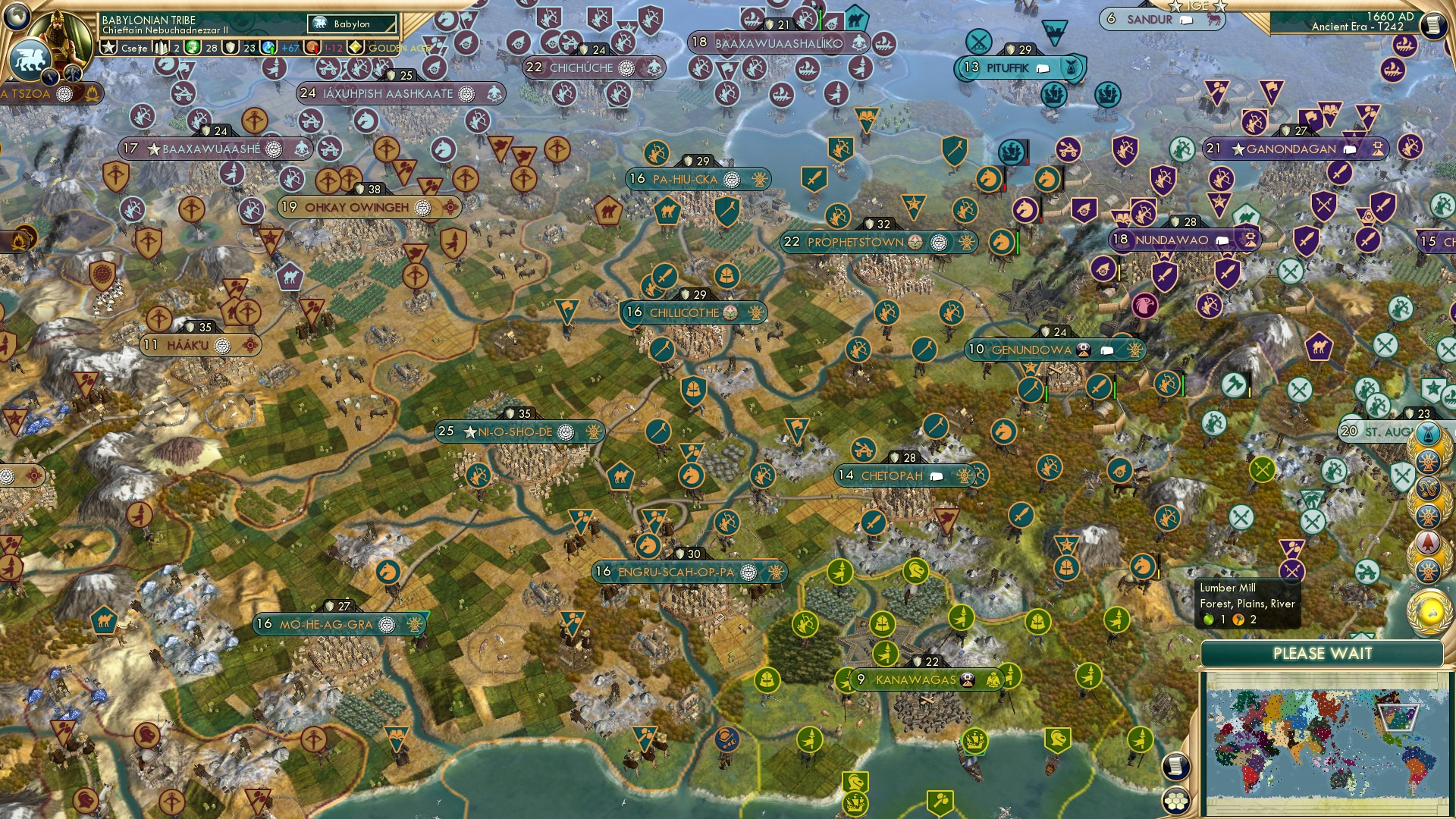Click the PLEASE WAIT button
1456x819 pixels.
1323,654
